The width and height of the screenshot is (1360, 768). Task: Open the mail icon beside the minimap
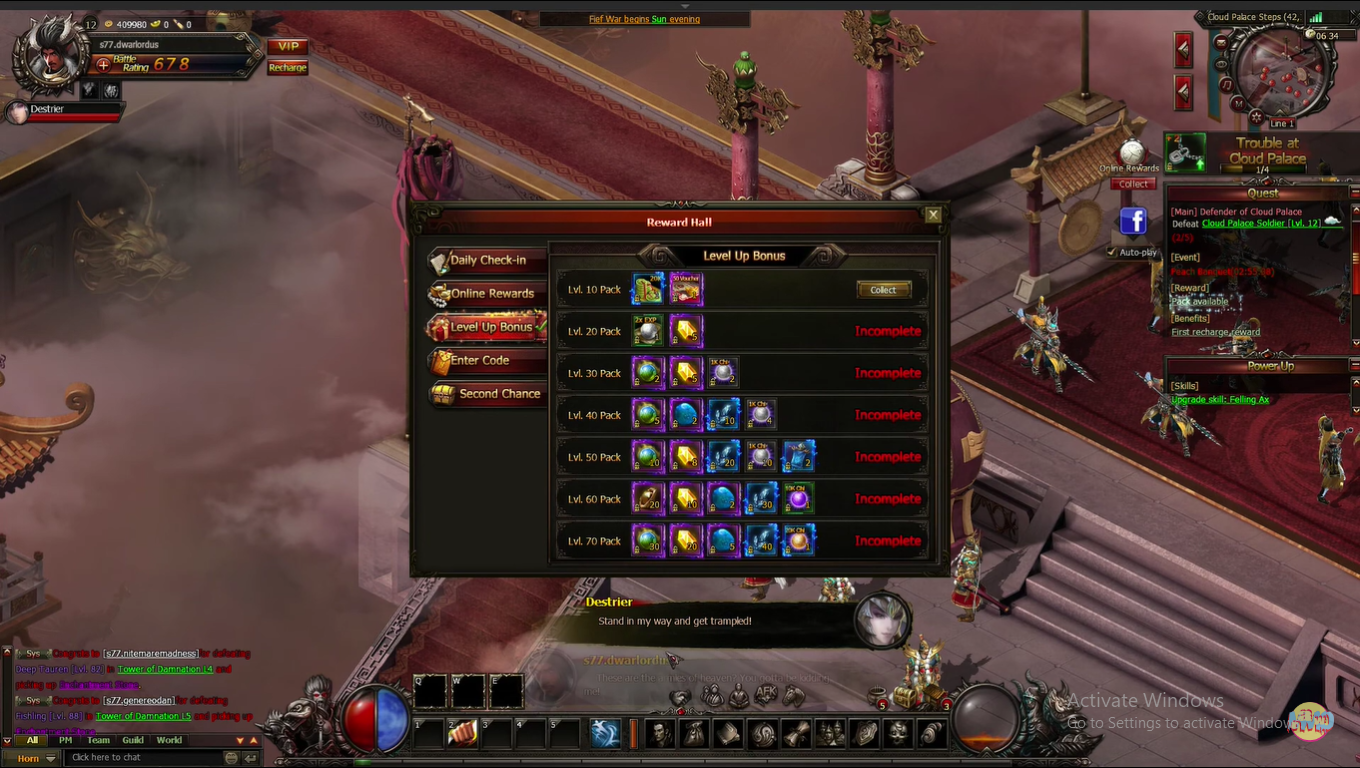pyautogui.click(x=1222, y=42)
